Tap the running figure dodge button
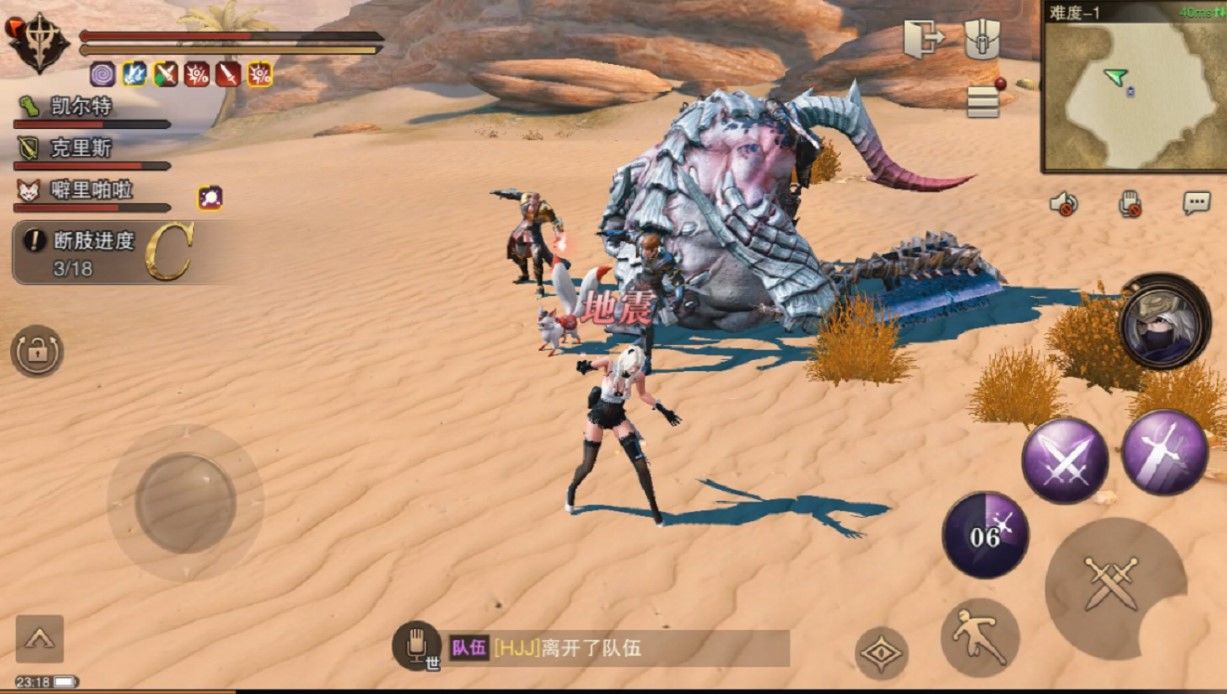This screenshot has width=1227, height=694. (979, 636)
